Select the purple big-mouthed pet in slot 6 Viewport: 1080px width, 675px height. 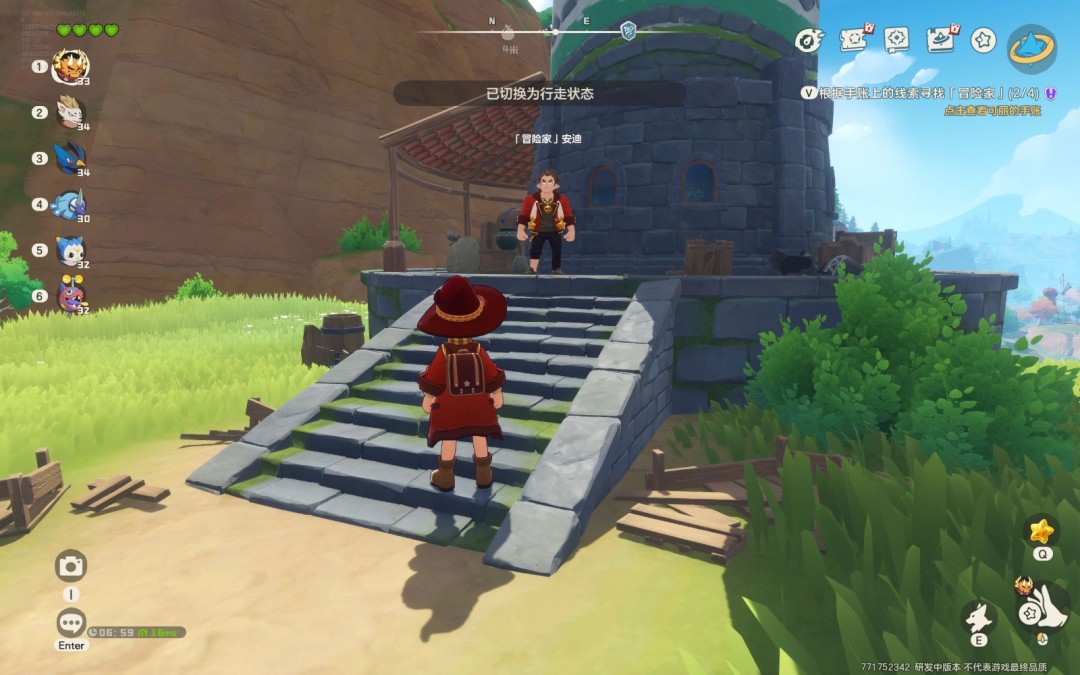pyautogui.click(x=70, y=295)
